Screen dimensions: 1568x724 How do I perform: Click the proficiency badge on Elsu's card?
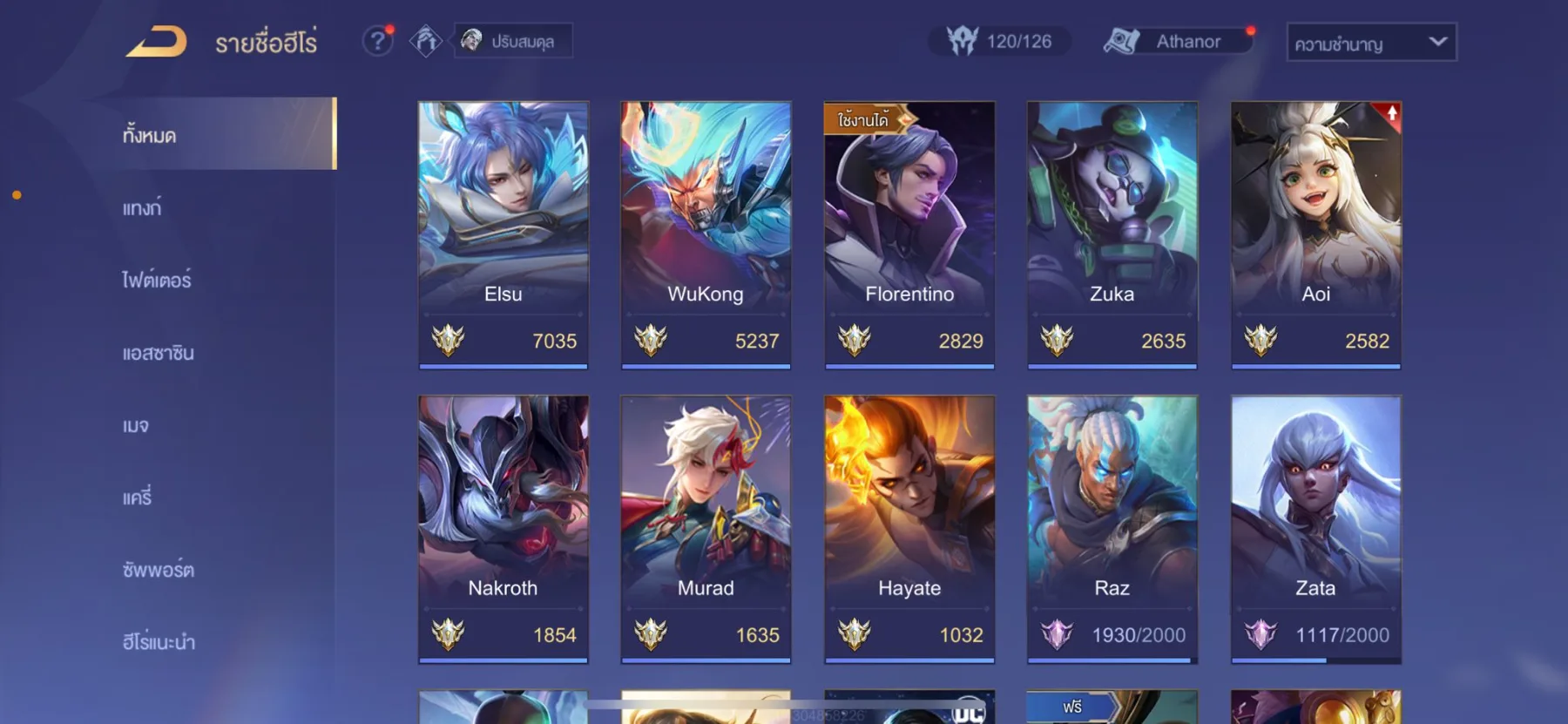[447, 341]
